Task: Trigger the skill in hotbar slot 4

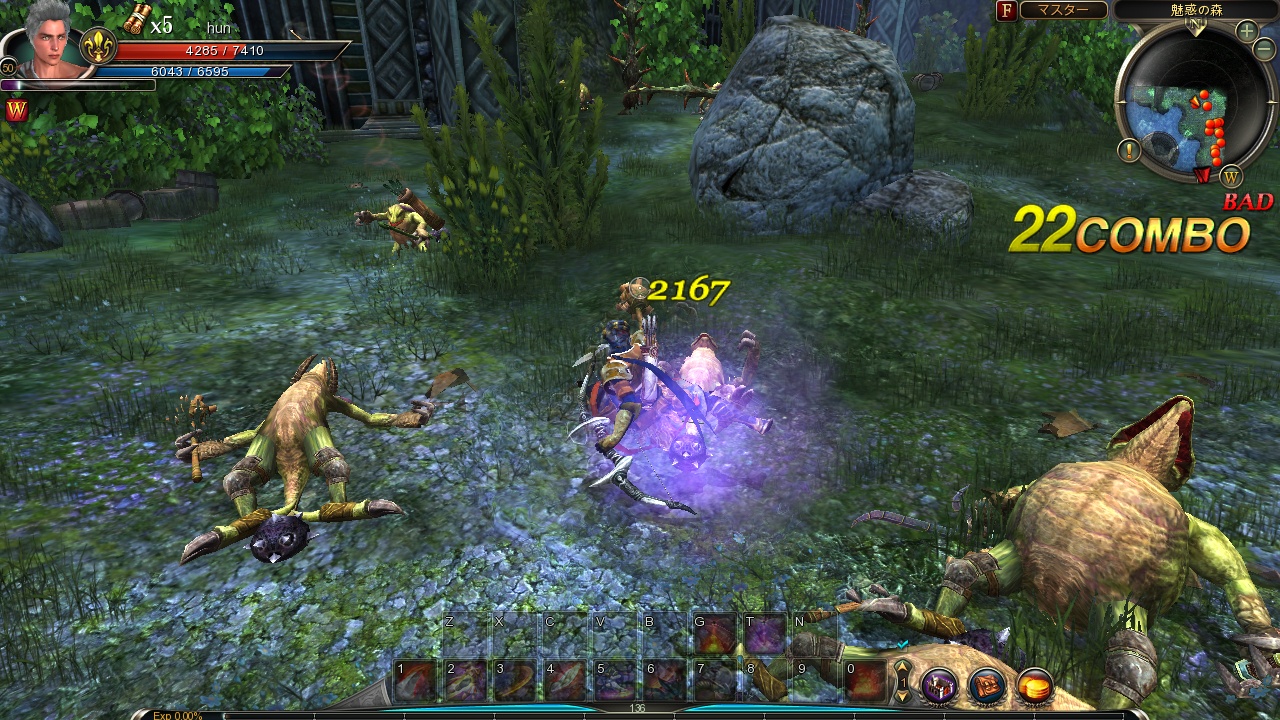Action: pos(565,681)
